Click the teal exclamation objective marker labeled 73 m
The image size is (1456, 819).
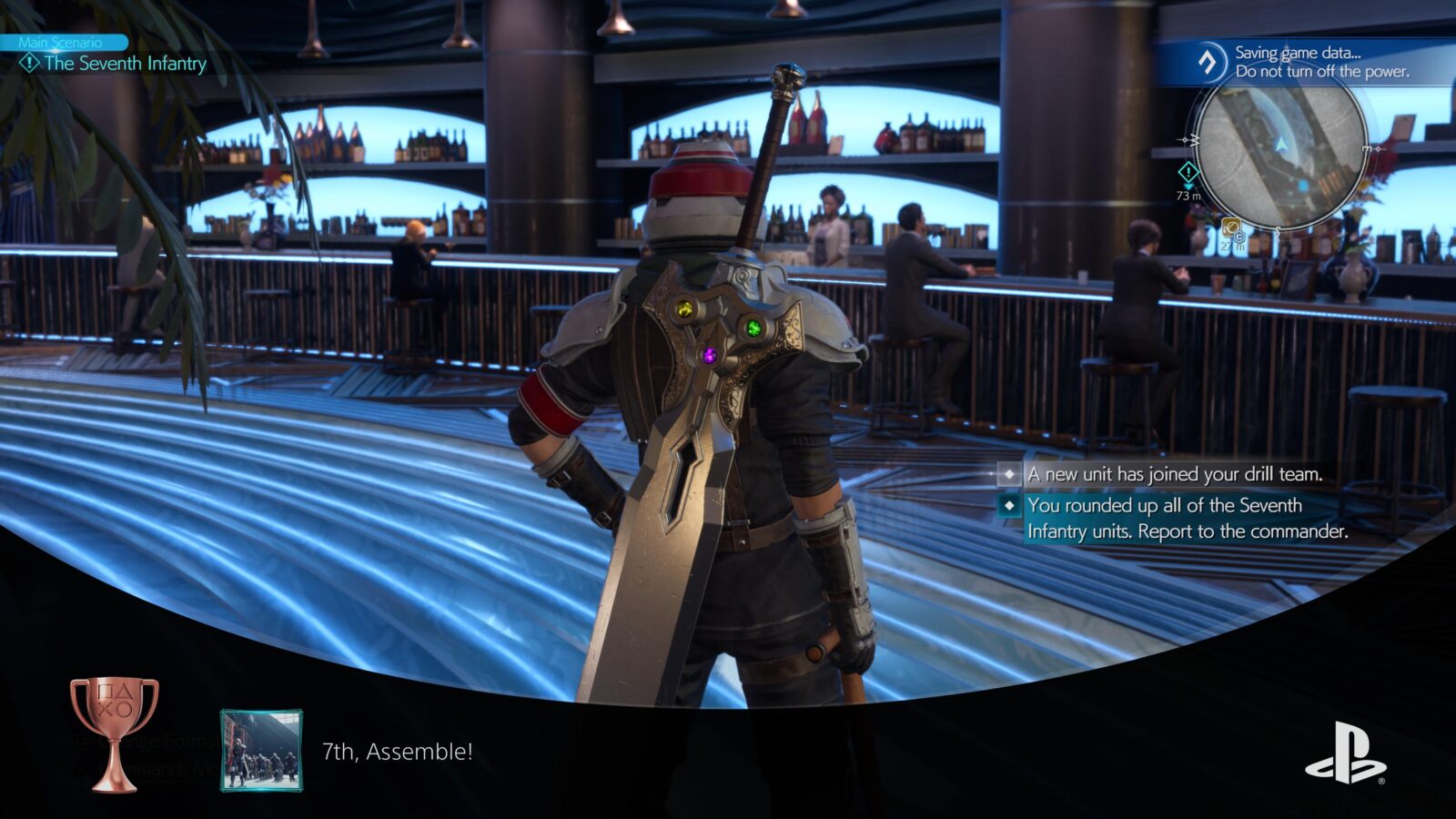click(x=1188, y=171)
